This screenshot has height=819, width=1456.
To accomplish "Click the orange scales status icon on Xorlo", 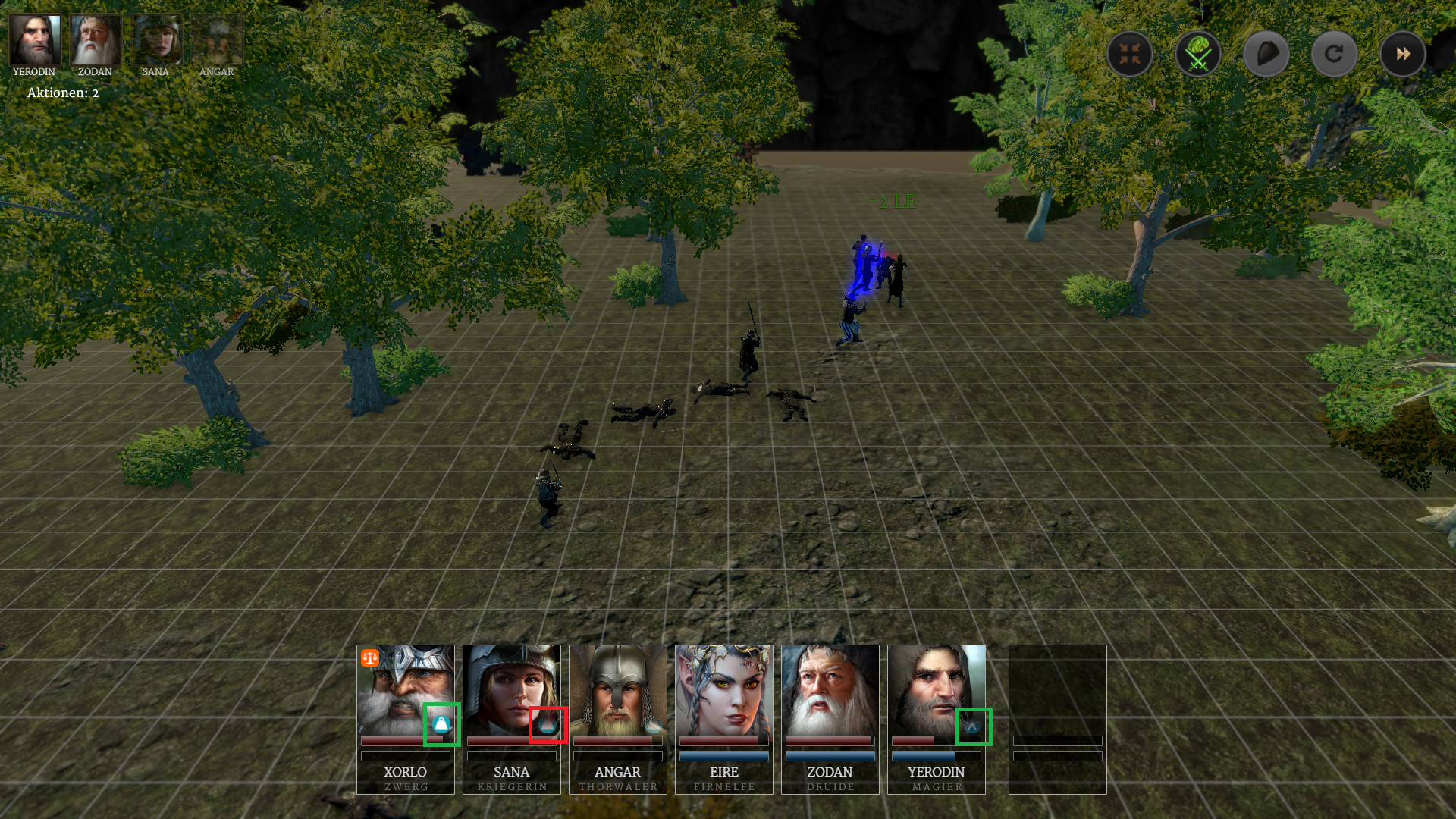I will (370, 657).
